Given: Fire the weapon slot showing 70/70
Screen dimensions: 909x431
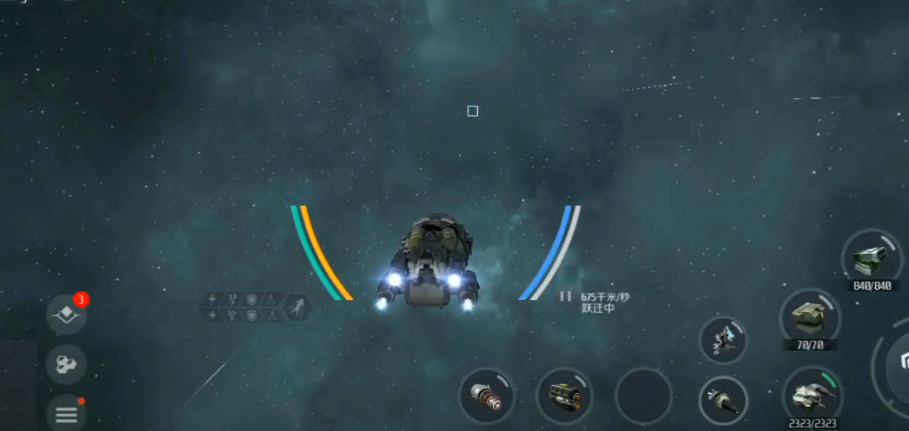Looking at the screenshot, I should pyautogui.click(x=809, y=317).
